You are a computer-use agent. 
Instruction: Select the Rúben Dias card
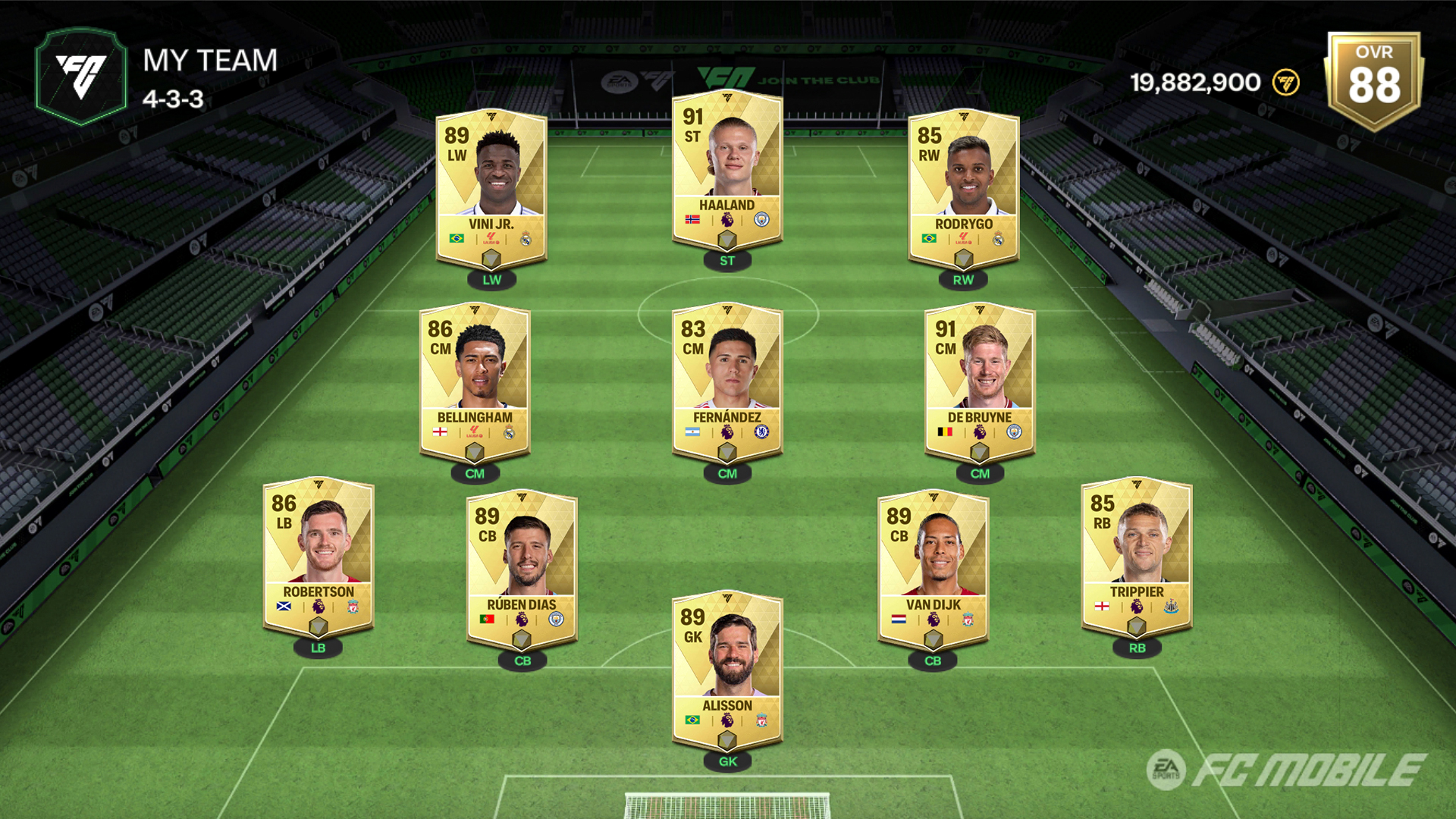click(x=522, y=570)
